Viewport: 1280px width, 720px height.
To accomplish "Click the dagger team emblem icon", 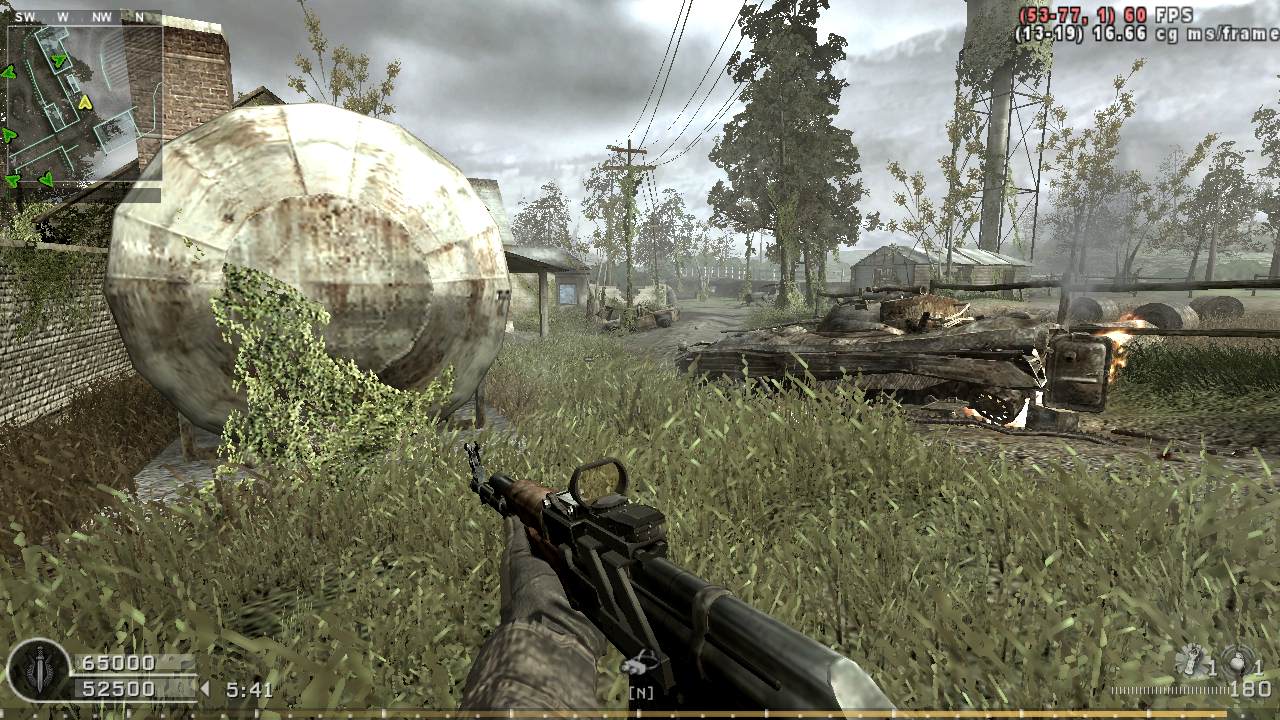I will pos(39,671).
